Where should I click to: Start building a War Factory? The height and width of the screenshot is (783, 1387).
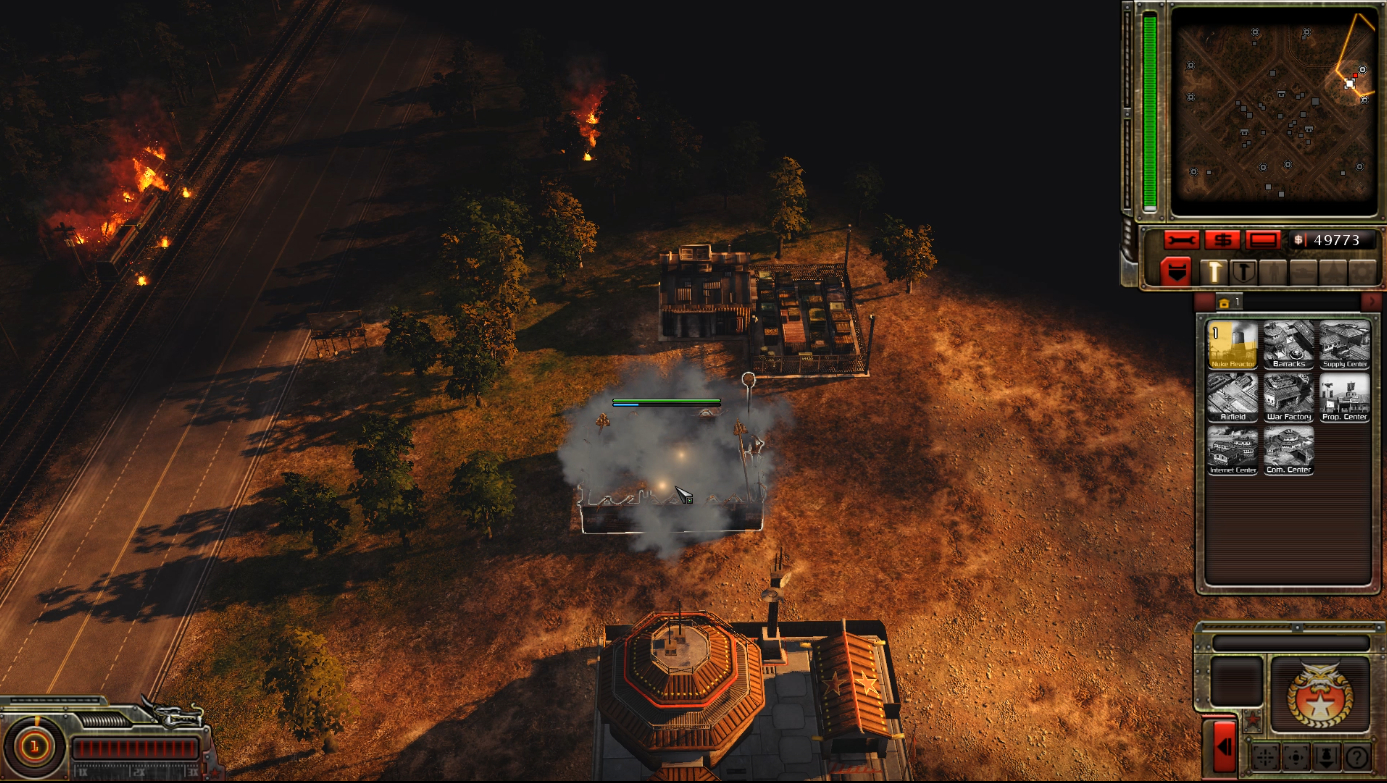tap(1288, 397)
